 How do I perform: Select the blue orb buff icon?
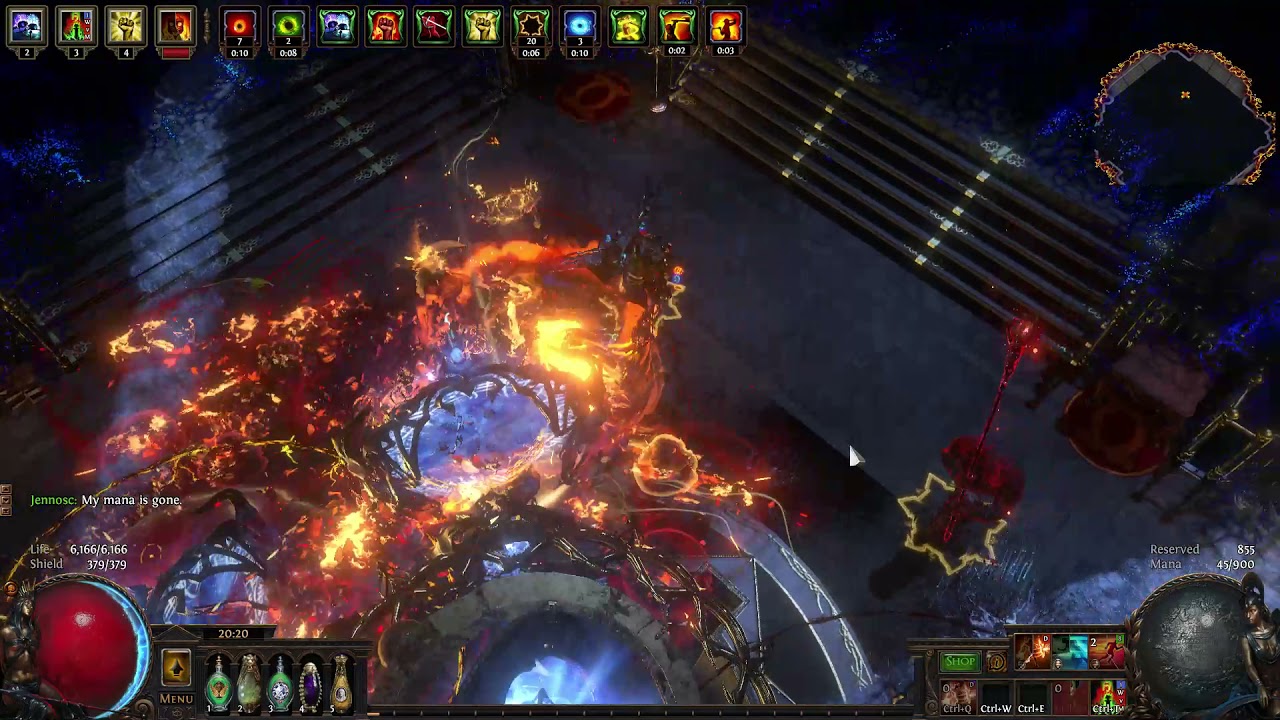point(579,27)
